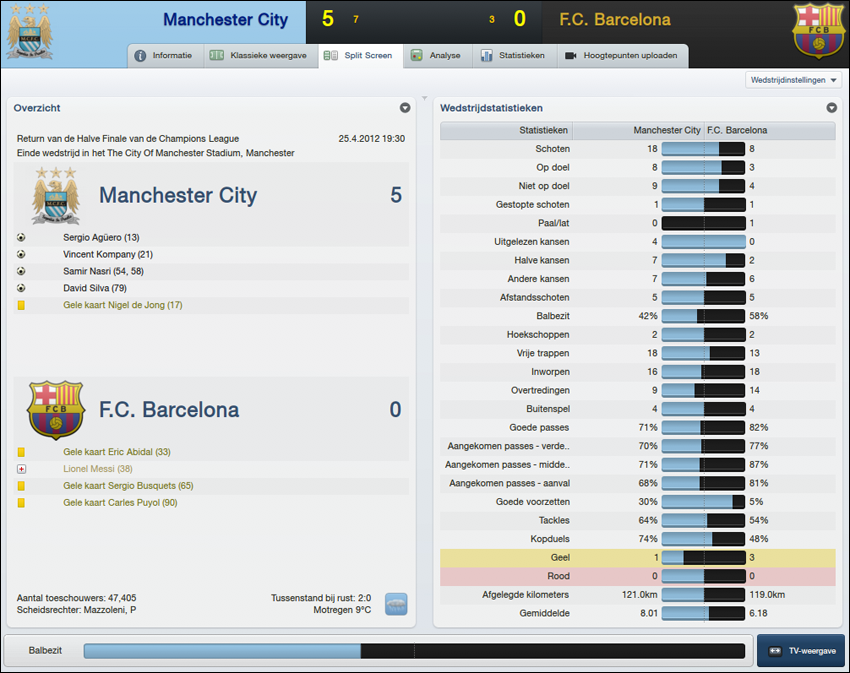Open Samir Nasri's goal entry
This screenshot has width=850, height=673.
103,272
